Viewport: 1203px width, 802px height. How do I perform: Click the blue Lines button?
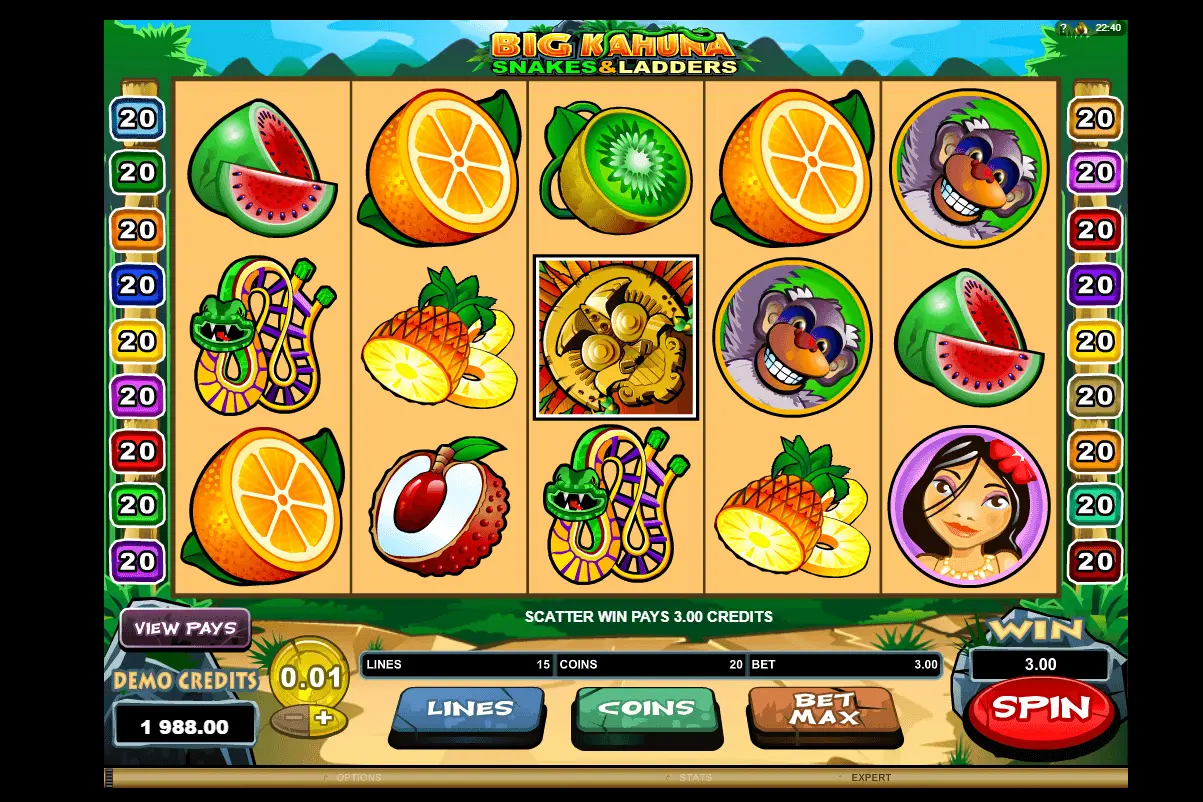pyautogui.click(x=469, y=709)
